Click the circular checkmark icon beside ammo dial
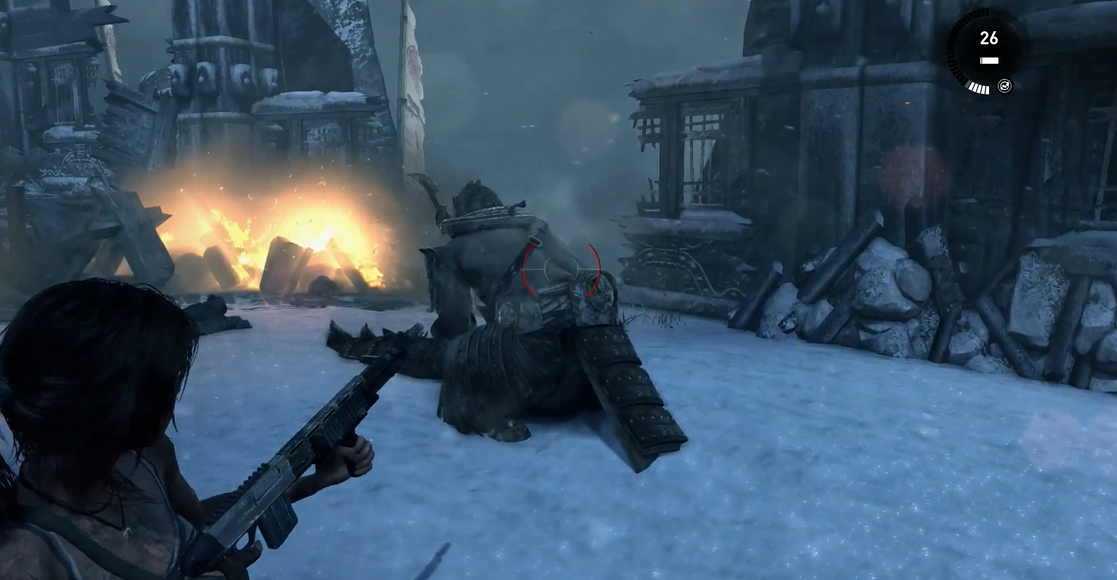The image size is (1117, 580). 1005,86
